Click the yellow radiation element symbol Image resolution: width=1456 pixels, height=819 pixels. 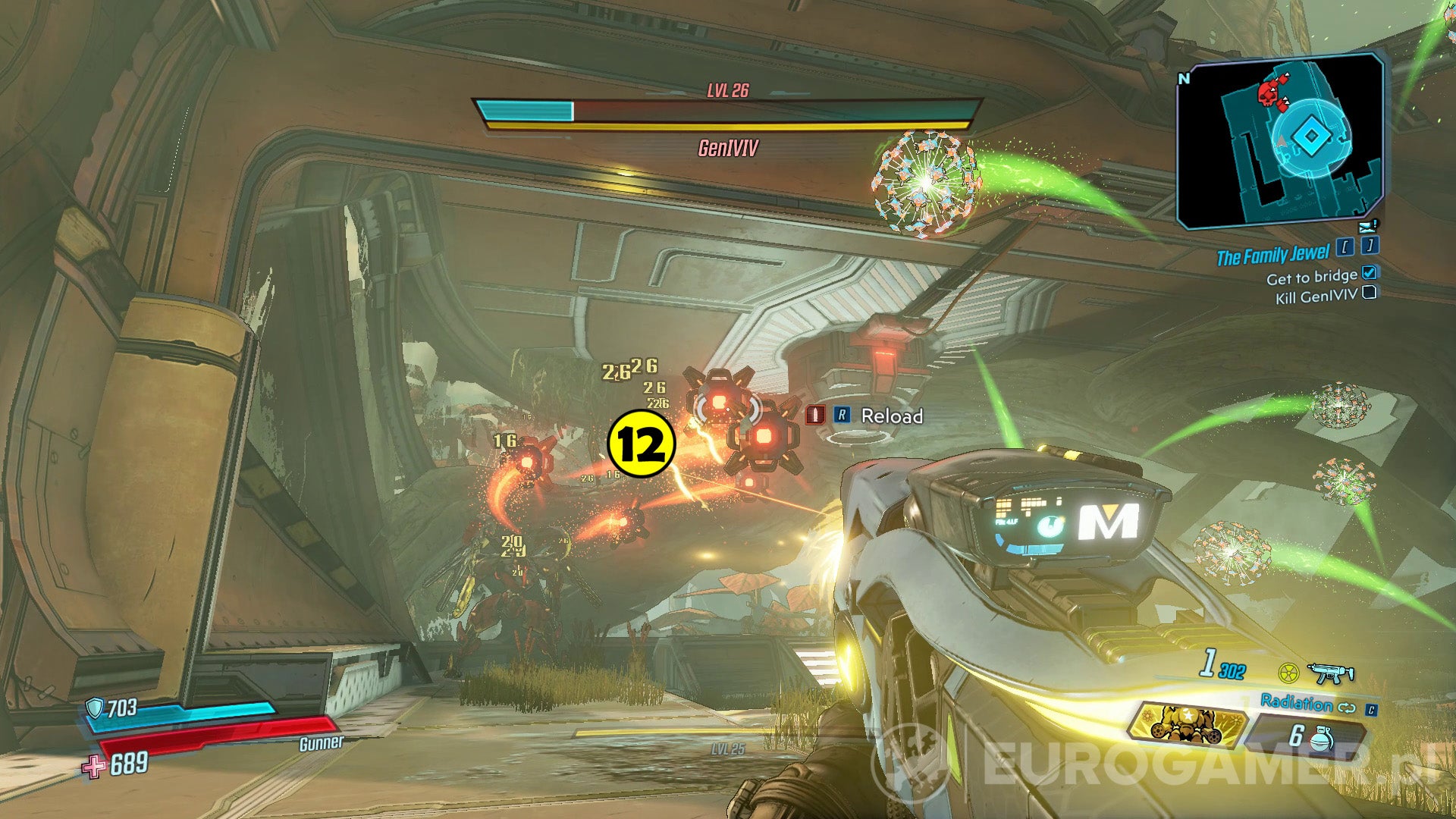click(1288, 673)
